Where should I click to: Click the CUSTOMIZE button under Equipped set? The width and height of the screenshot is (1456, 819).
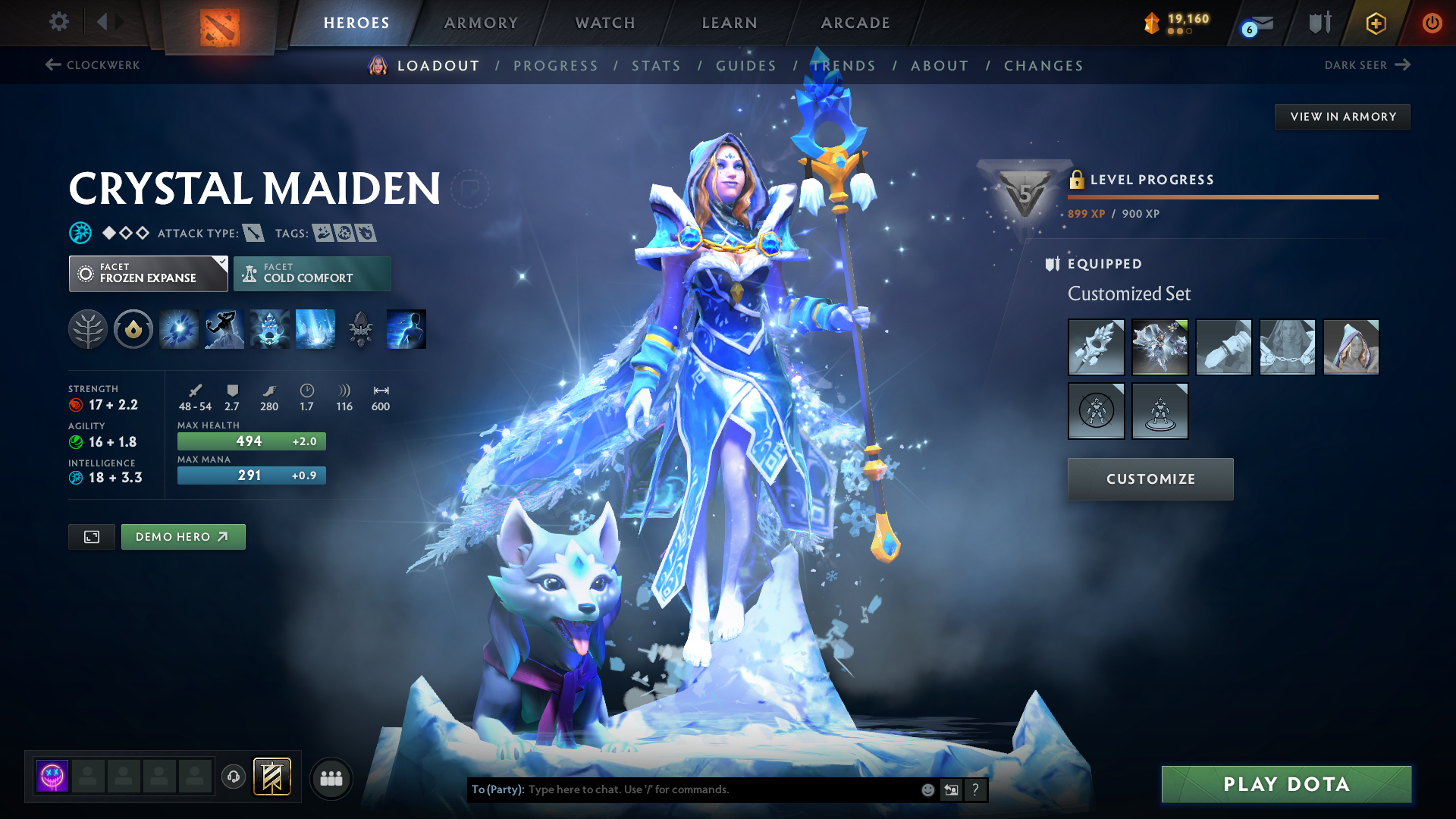click(x=1150, y=479)
